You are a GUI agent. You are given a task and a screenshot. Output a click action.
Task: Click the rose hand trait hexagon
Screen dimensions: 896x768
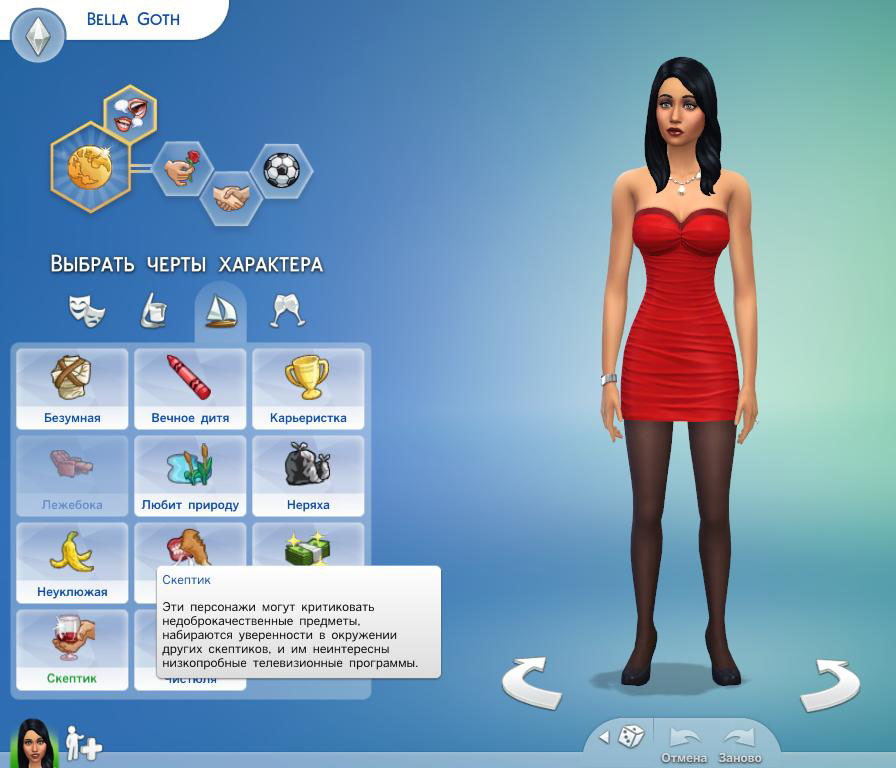[x=182, y=169]
